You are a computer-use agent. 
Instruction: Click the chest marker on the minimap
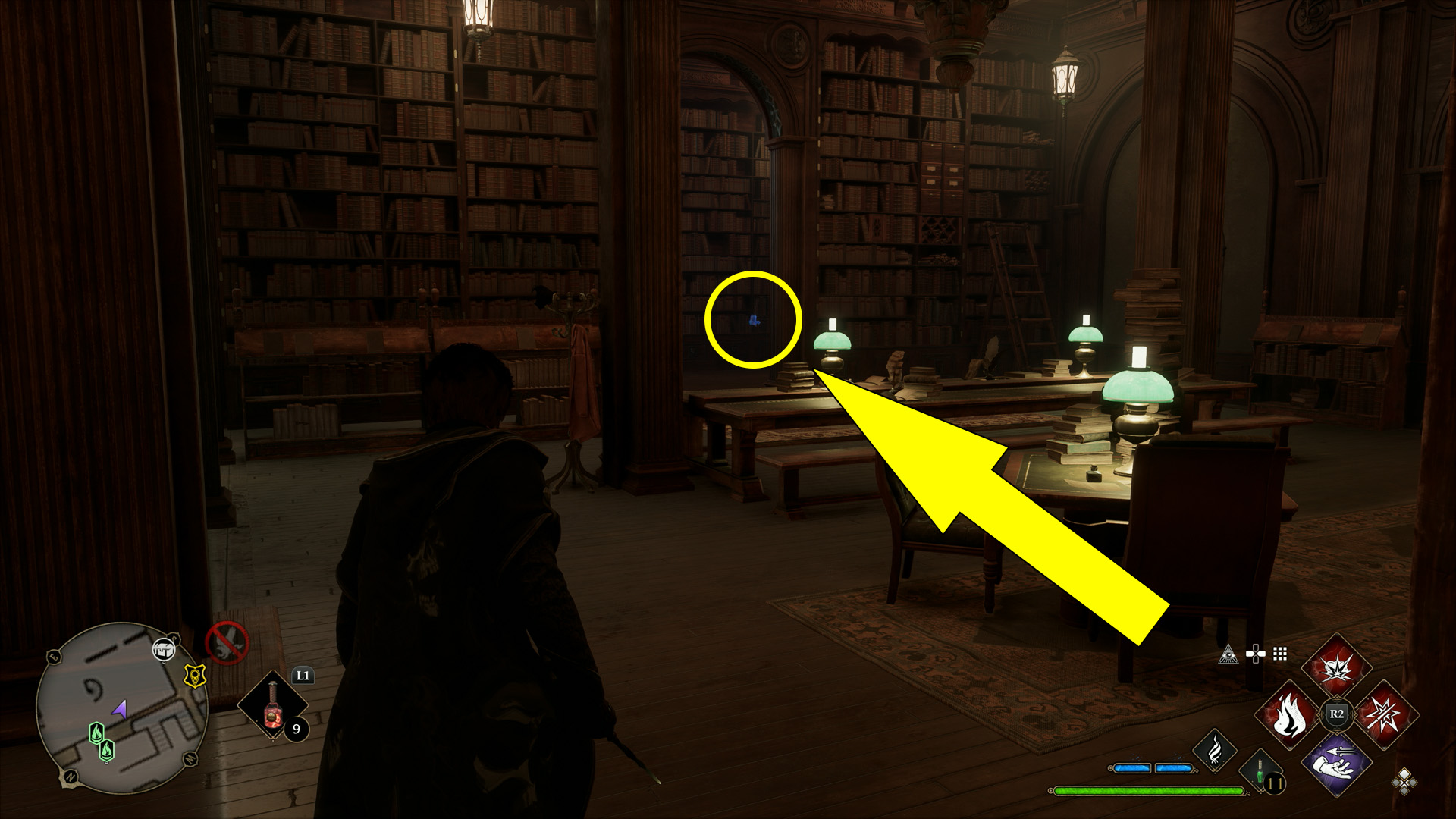coord(165,650)
